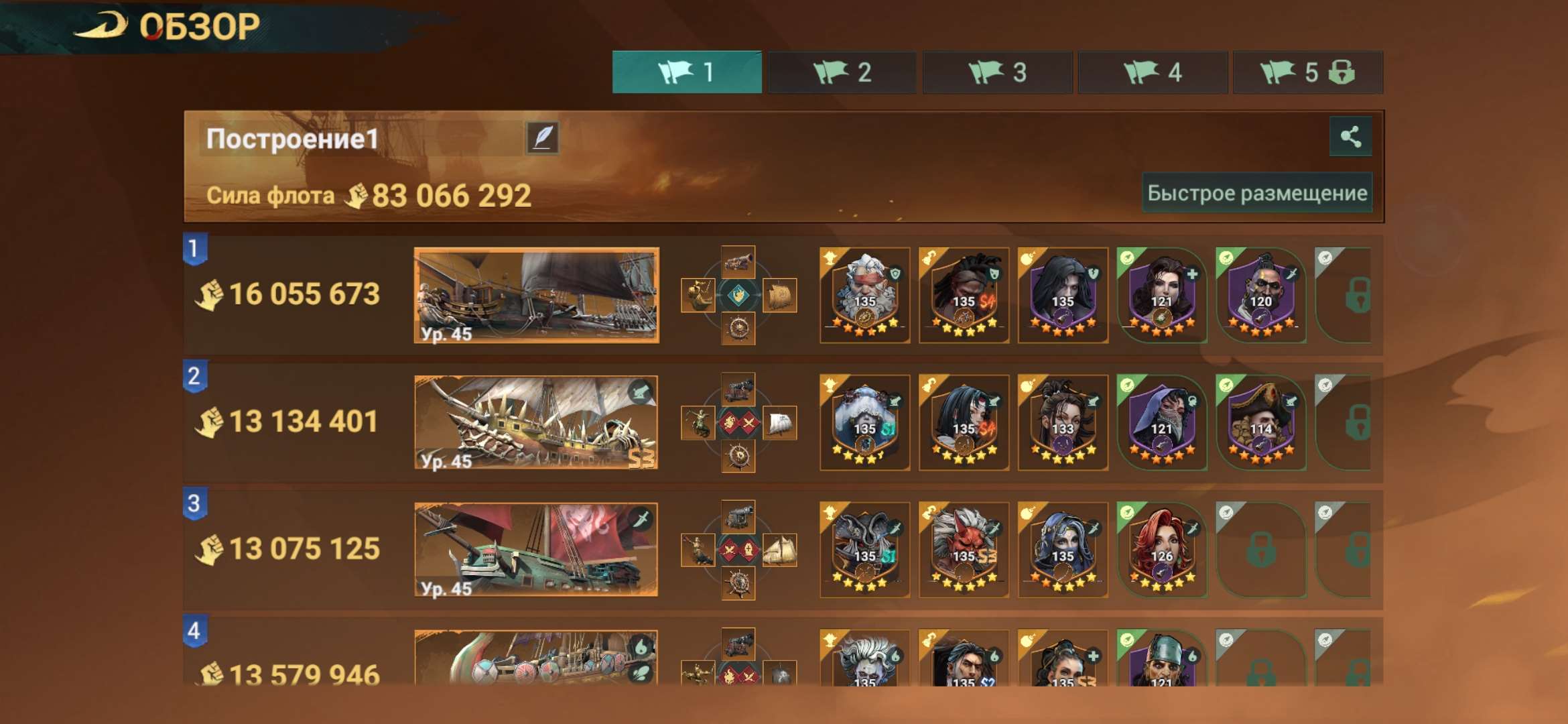Switch to flag tab 3
The width and height of the screenshot is (1568, 724).
click(x=997, y=72)
